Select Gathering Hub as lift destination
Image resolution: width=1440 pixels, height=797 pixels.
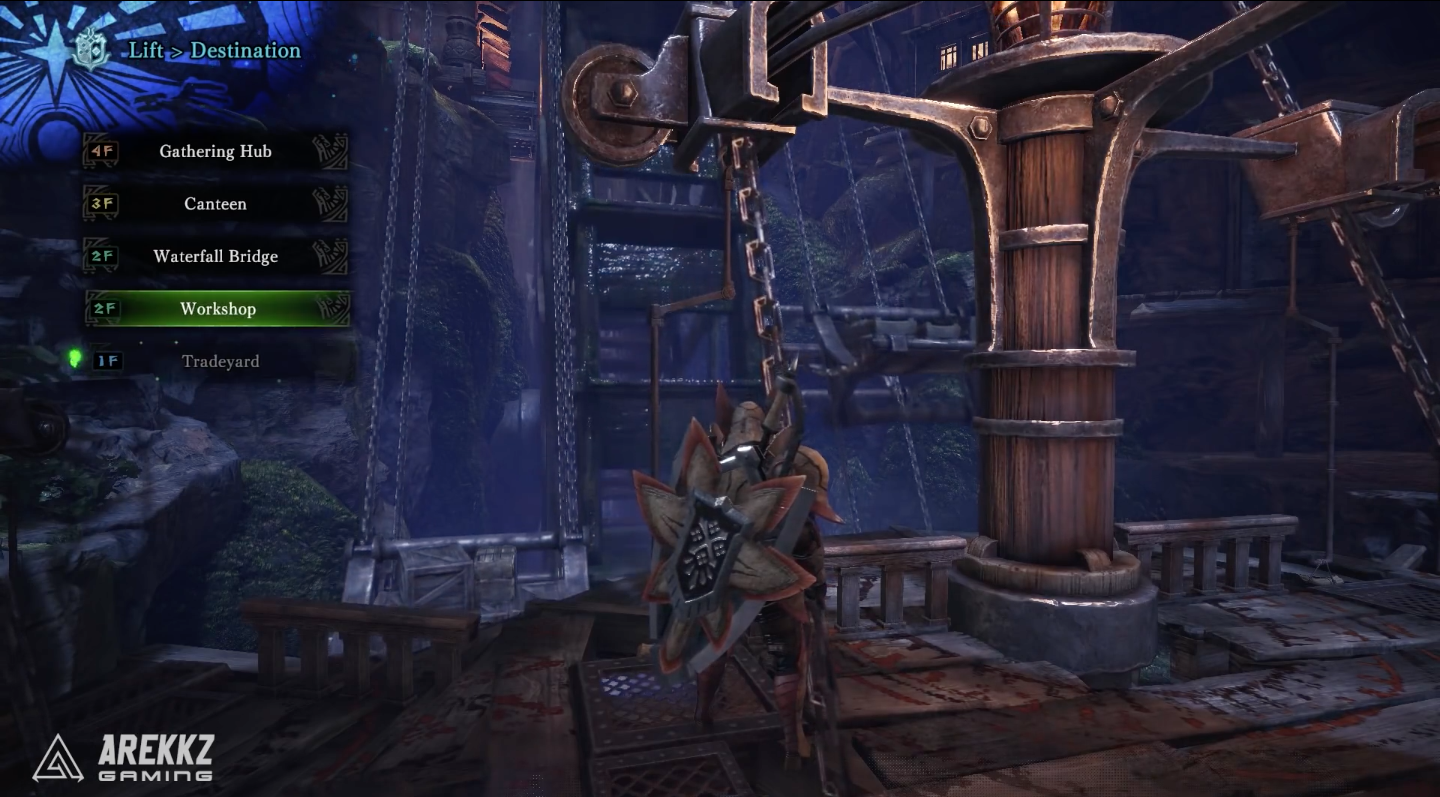tap(216, 152)
